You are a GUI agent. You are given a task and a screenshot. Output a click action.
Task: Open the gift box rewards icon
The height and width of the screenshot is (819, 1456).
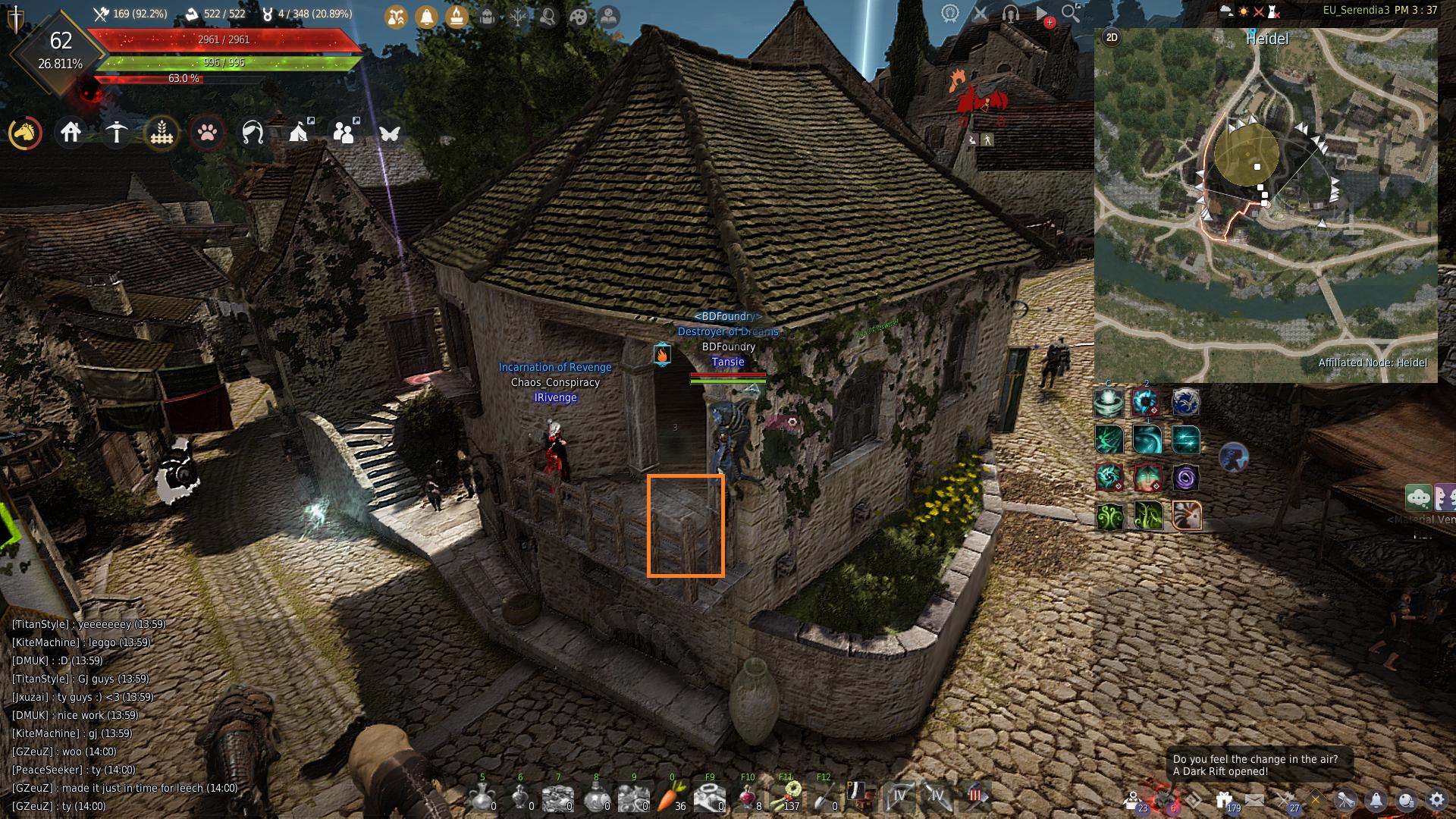point(1223,799)
